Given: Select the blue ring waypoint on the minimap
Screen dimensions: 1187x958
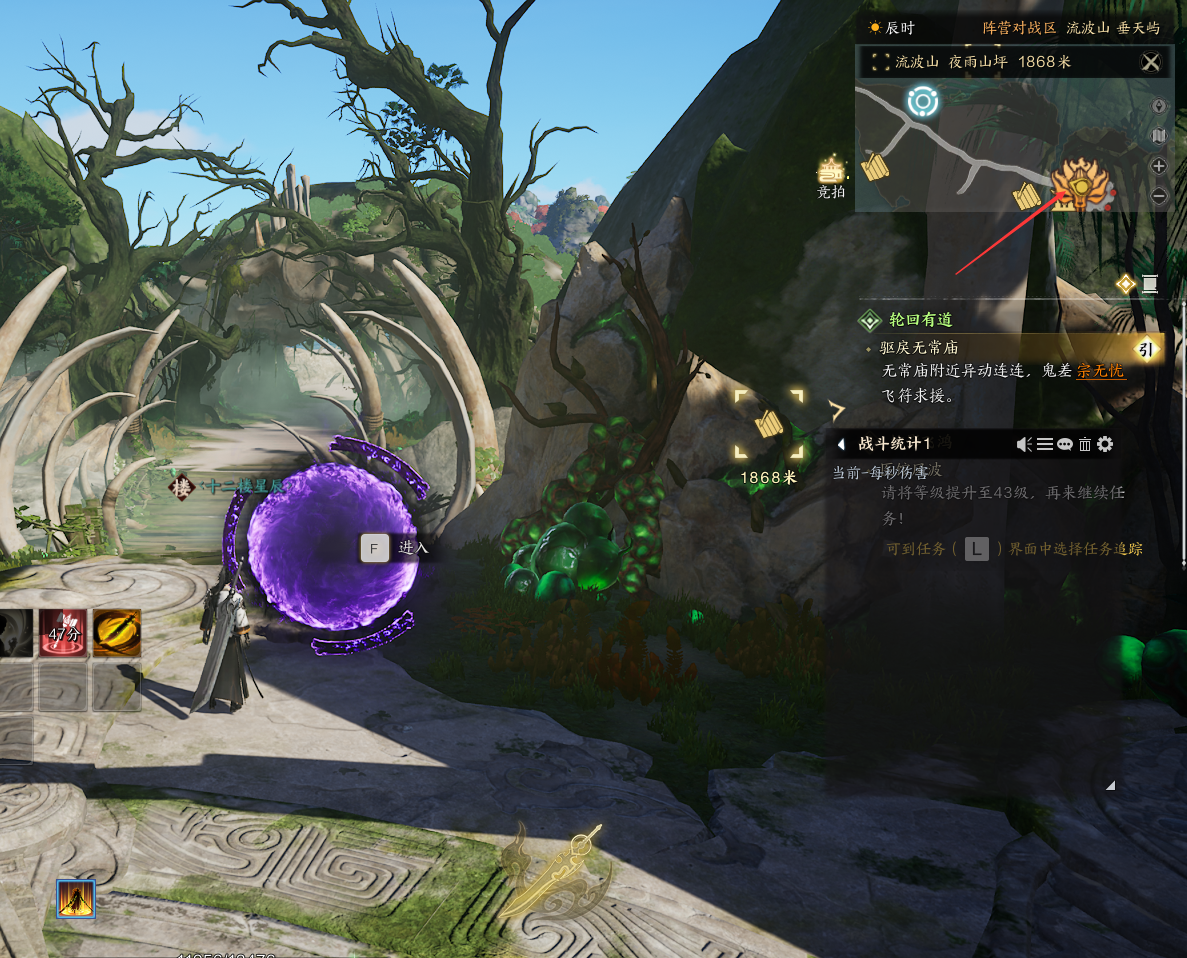Looking at the screenshot, I should tap(922, 101).
